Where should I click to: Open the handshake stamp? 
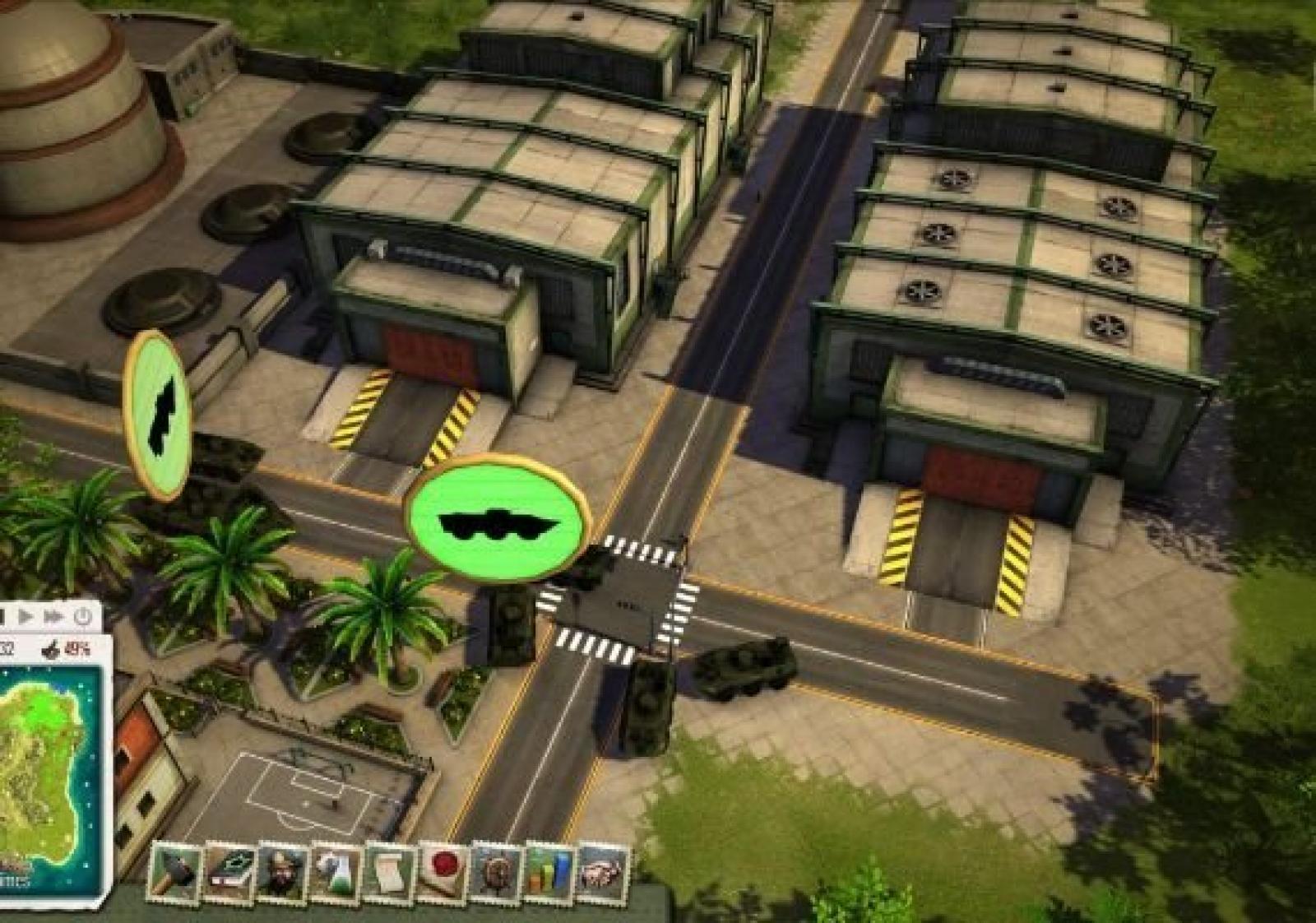point(603,872)
